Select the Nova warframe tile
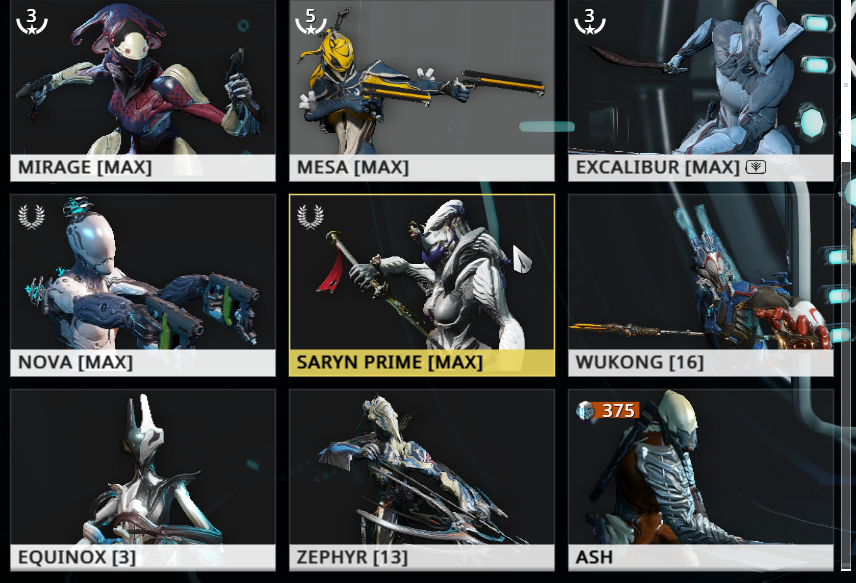 coord(143,284)
